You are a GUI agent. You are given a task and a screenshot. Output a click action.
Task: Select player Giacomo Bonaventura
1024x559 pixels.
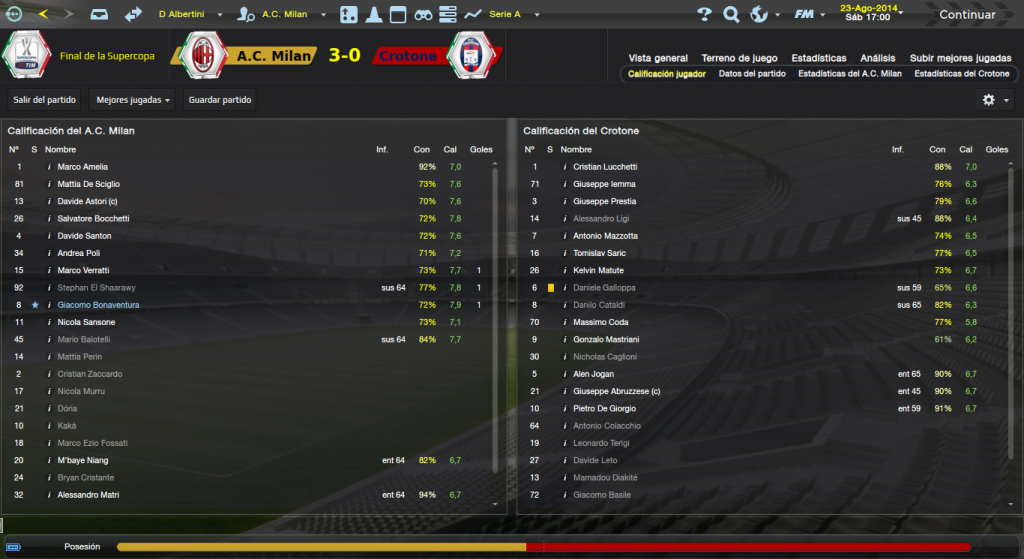pos(98,305)
